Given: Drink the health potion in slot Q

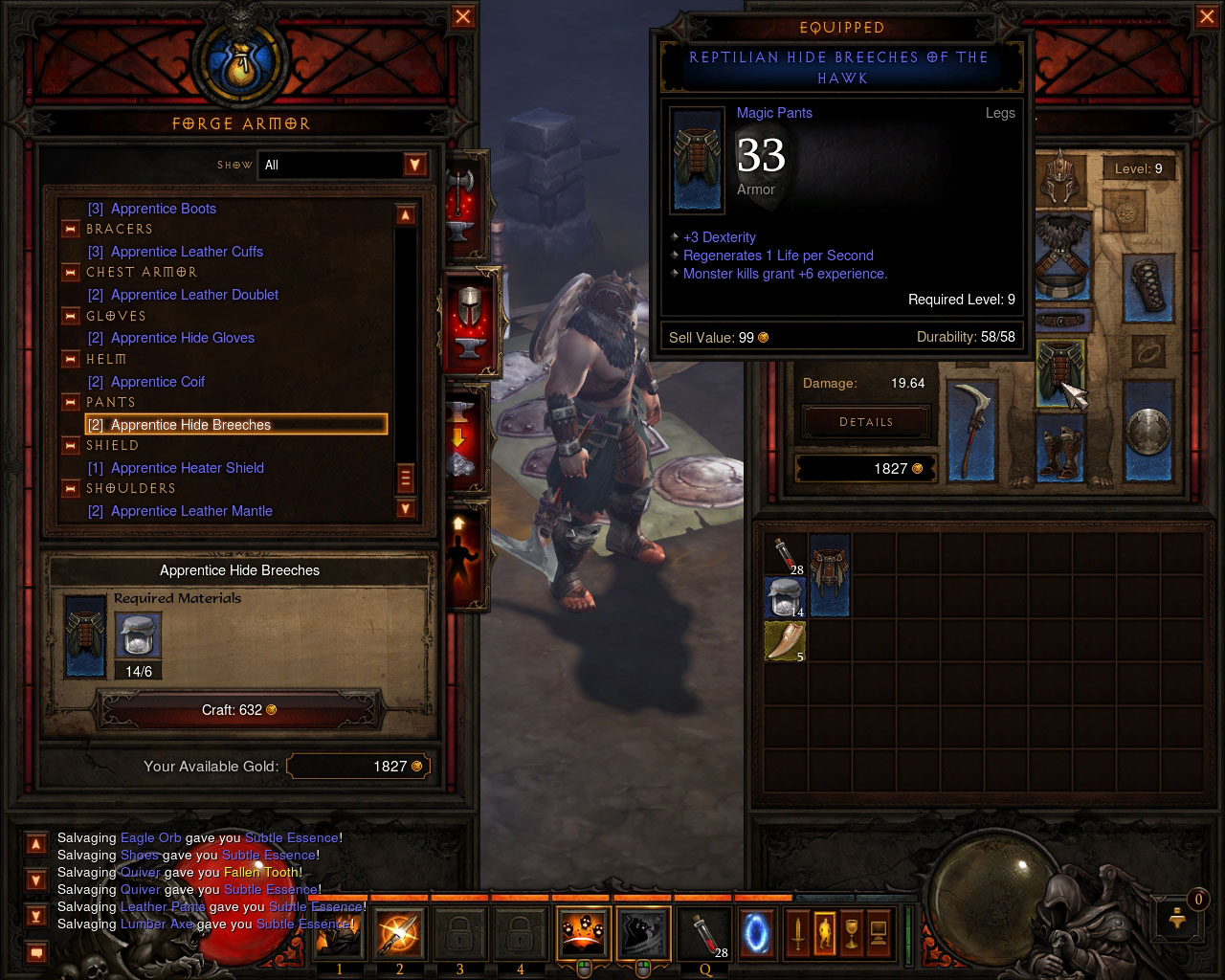Looking at the screenshot, I should (702, 933).
